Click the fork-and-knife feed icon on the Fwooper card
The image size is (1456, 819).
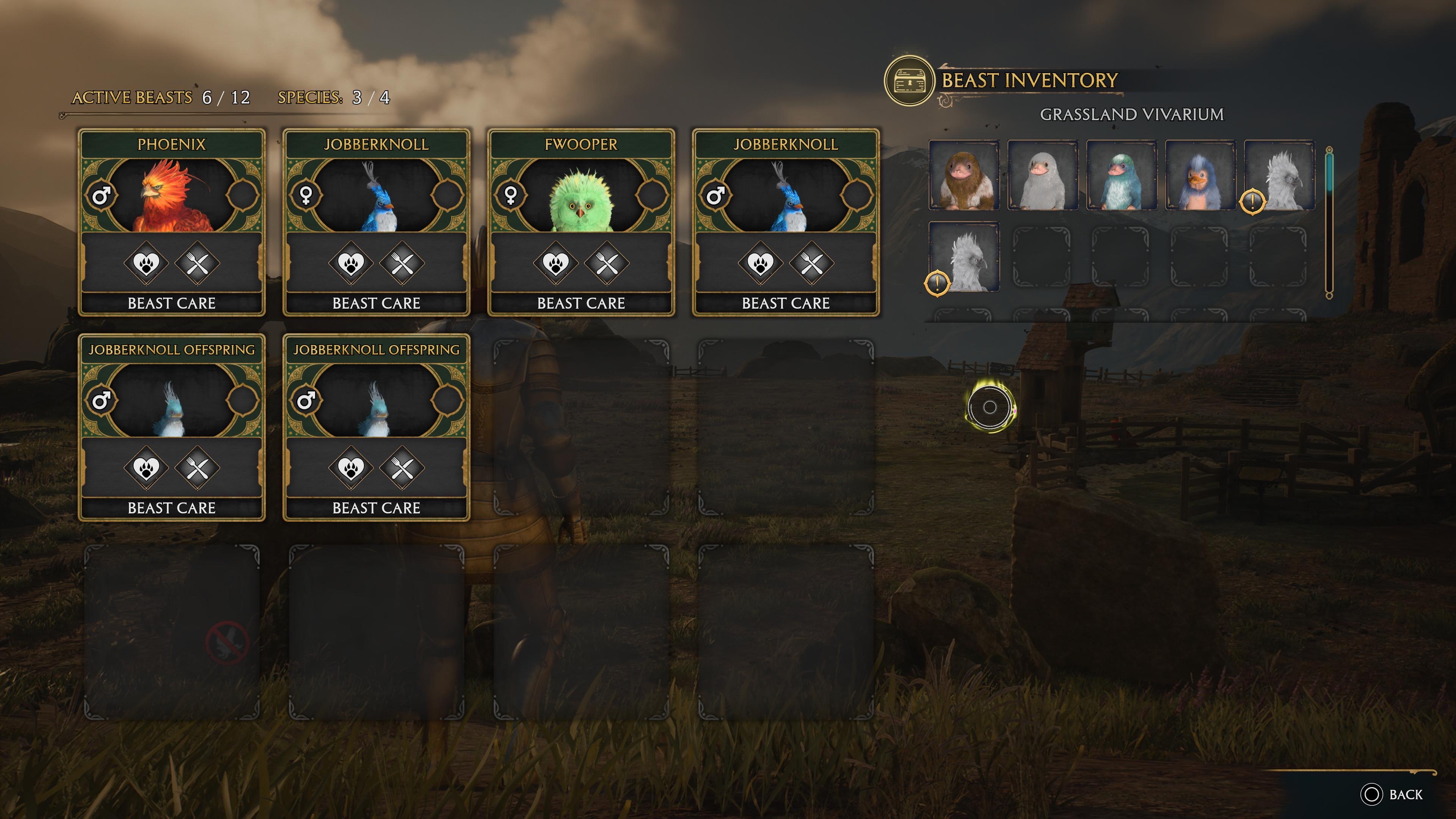point(607,263)
